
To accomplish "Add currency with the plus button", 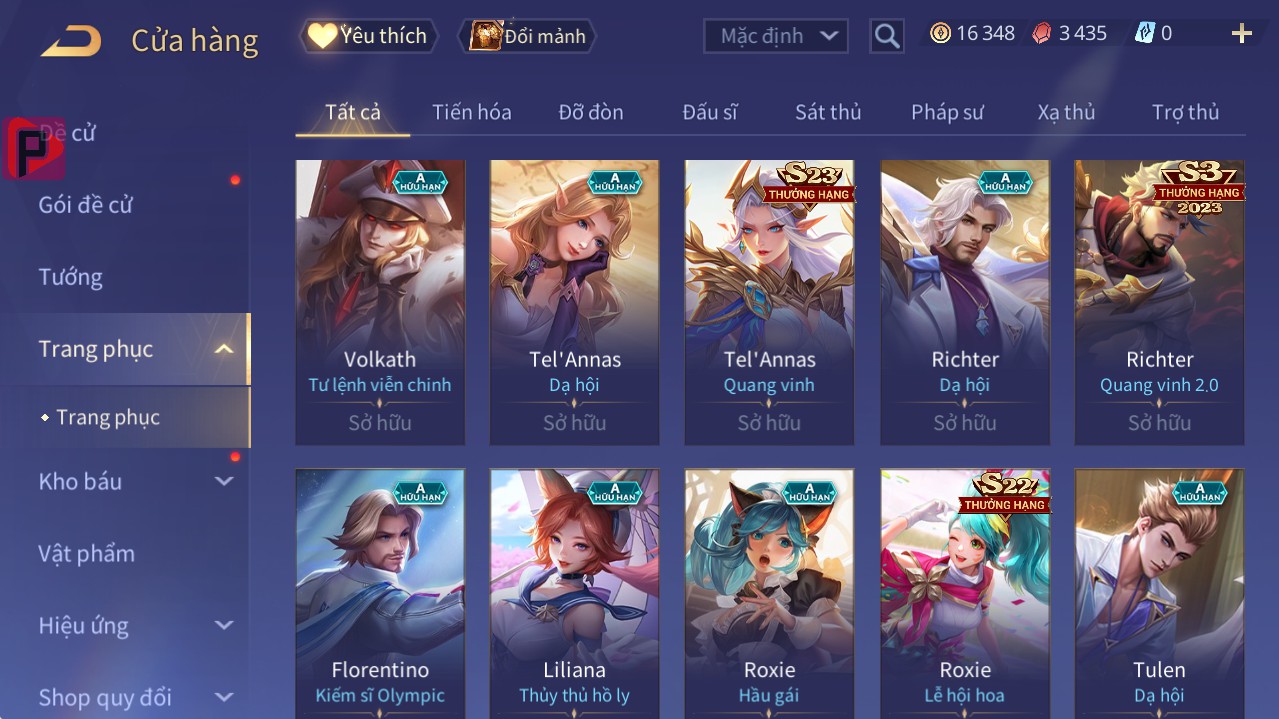I will coord(1241,34).
